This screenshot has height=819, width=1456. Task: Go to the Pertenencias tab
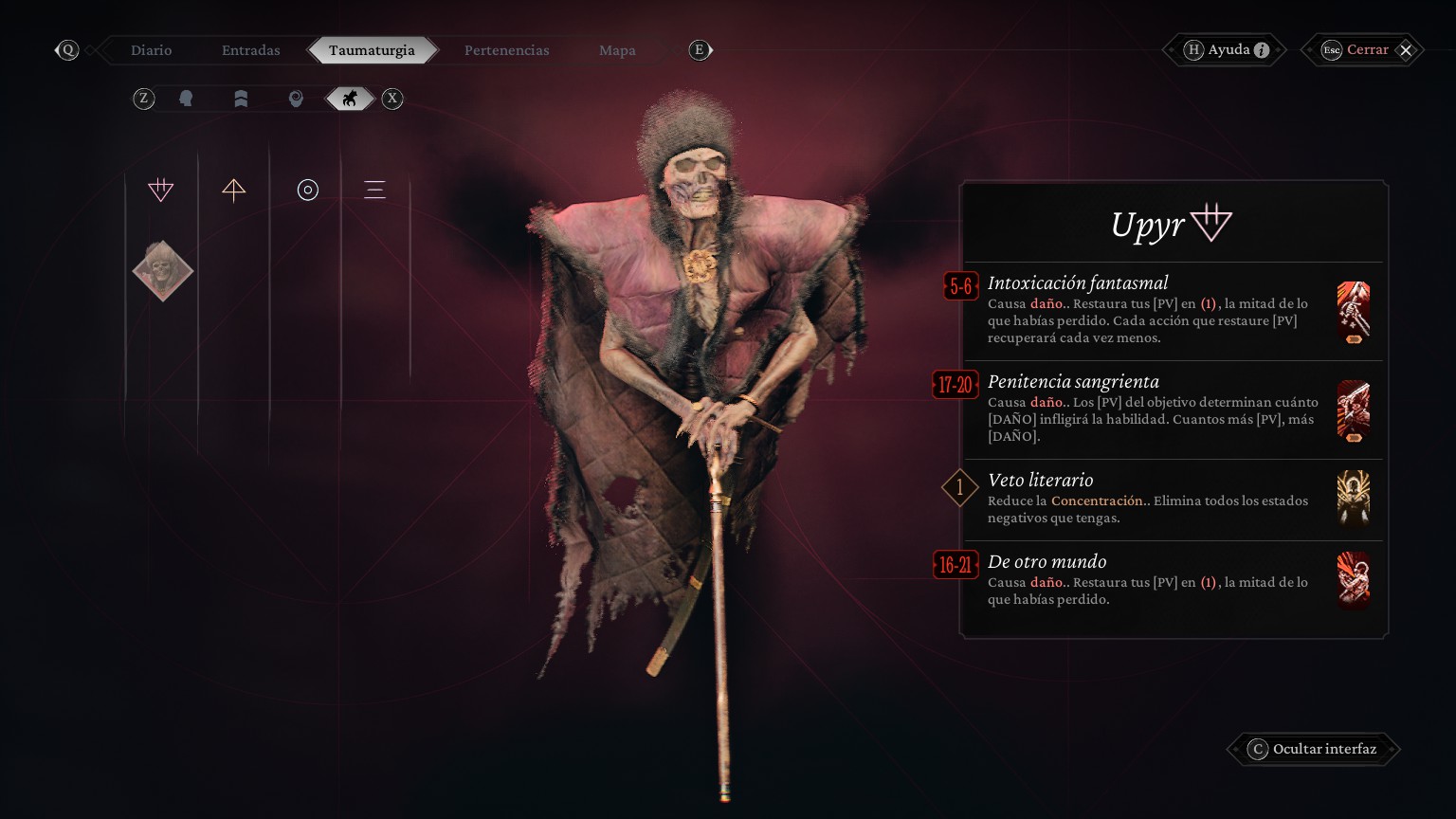pos(506,50)
